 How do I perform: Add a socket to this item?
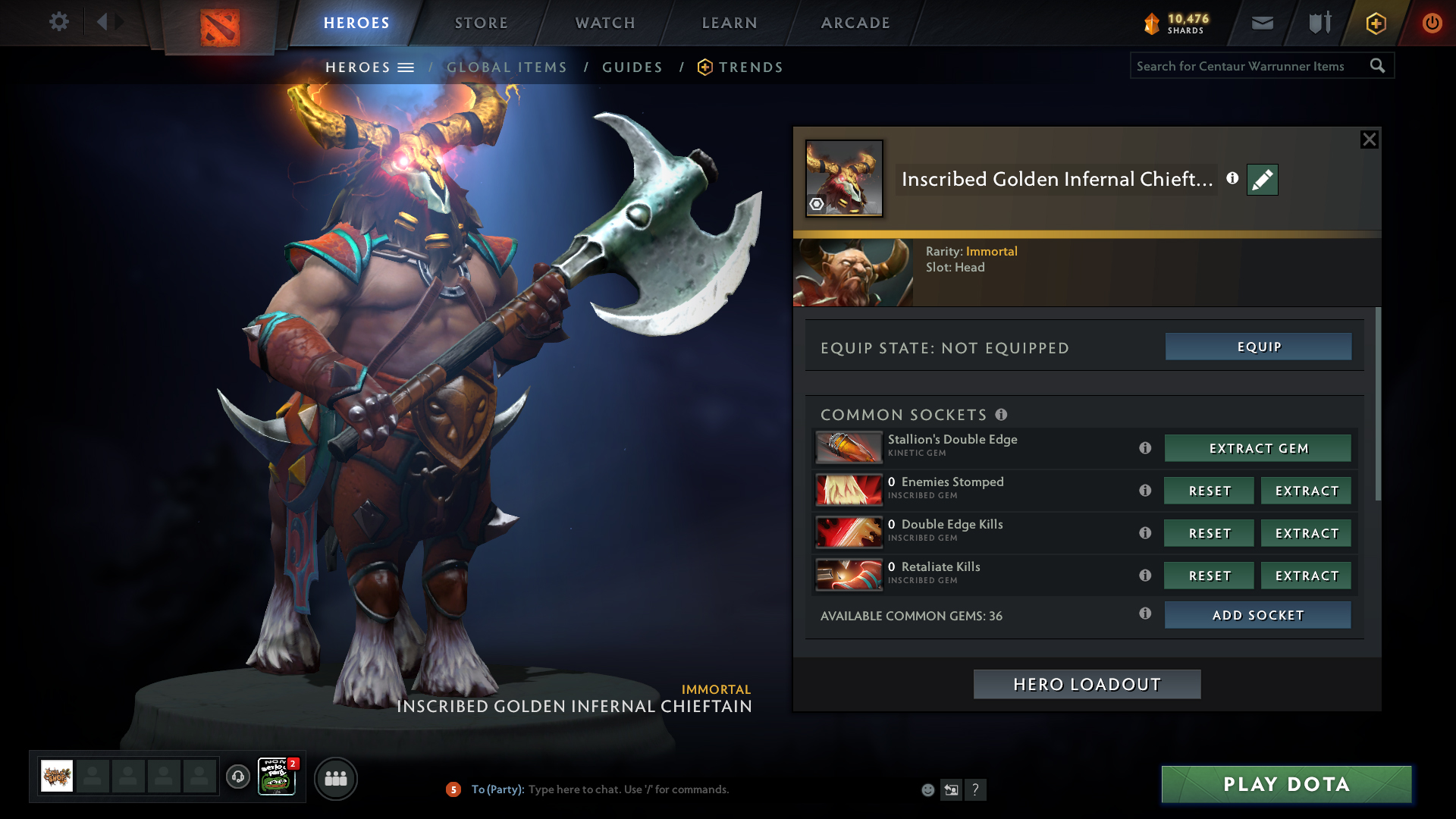[1258, 615]
